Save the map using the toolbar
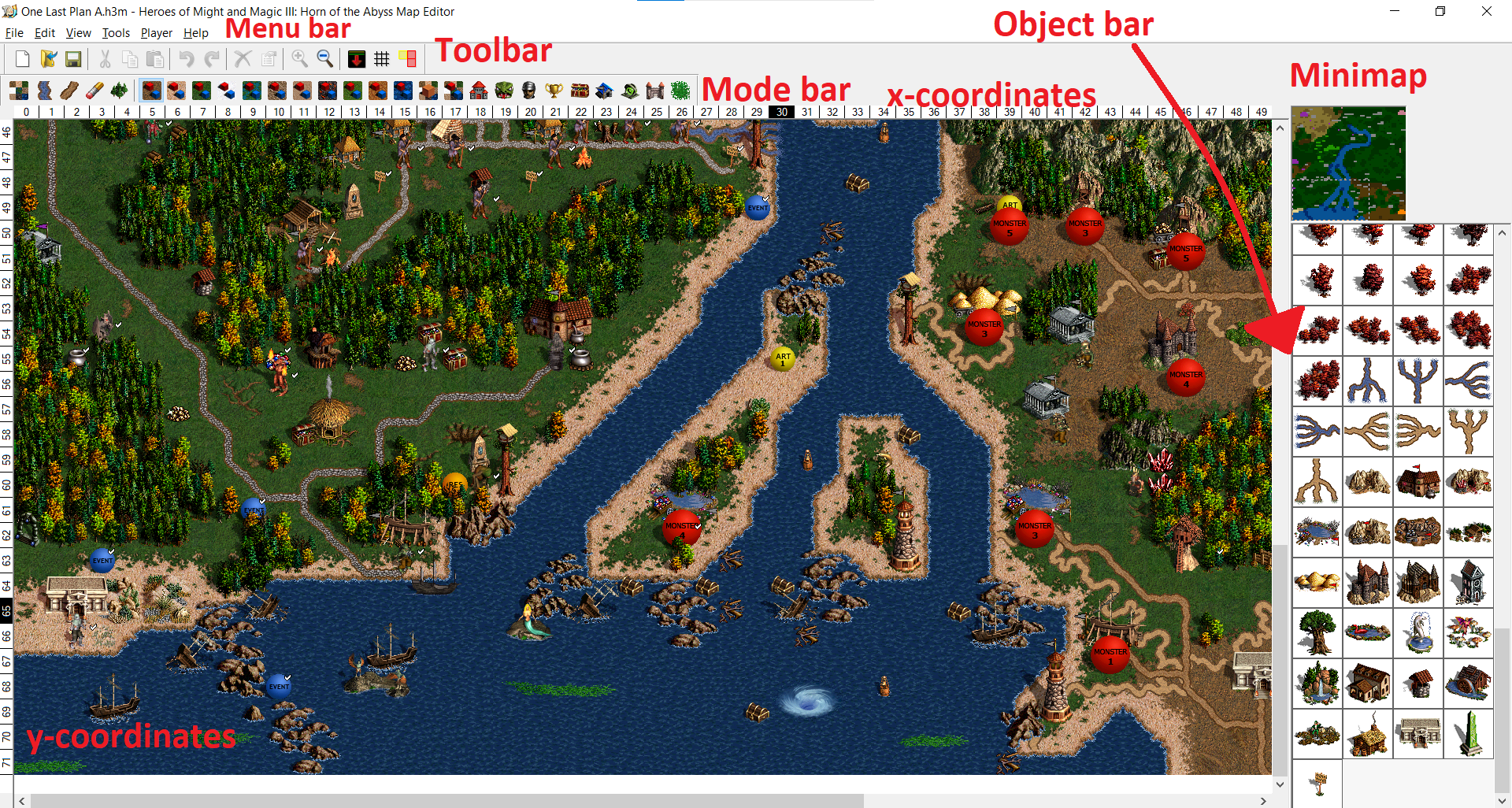The image size is (1512, 808). [73, 59]
